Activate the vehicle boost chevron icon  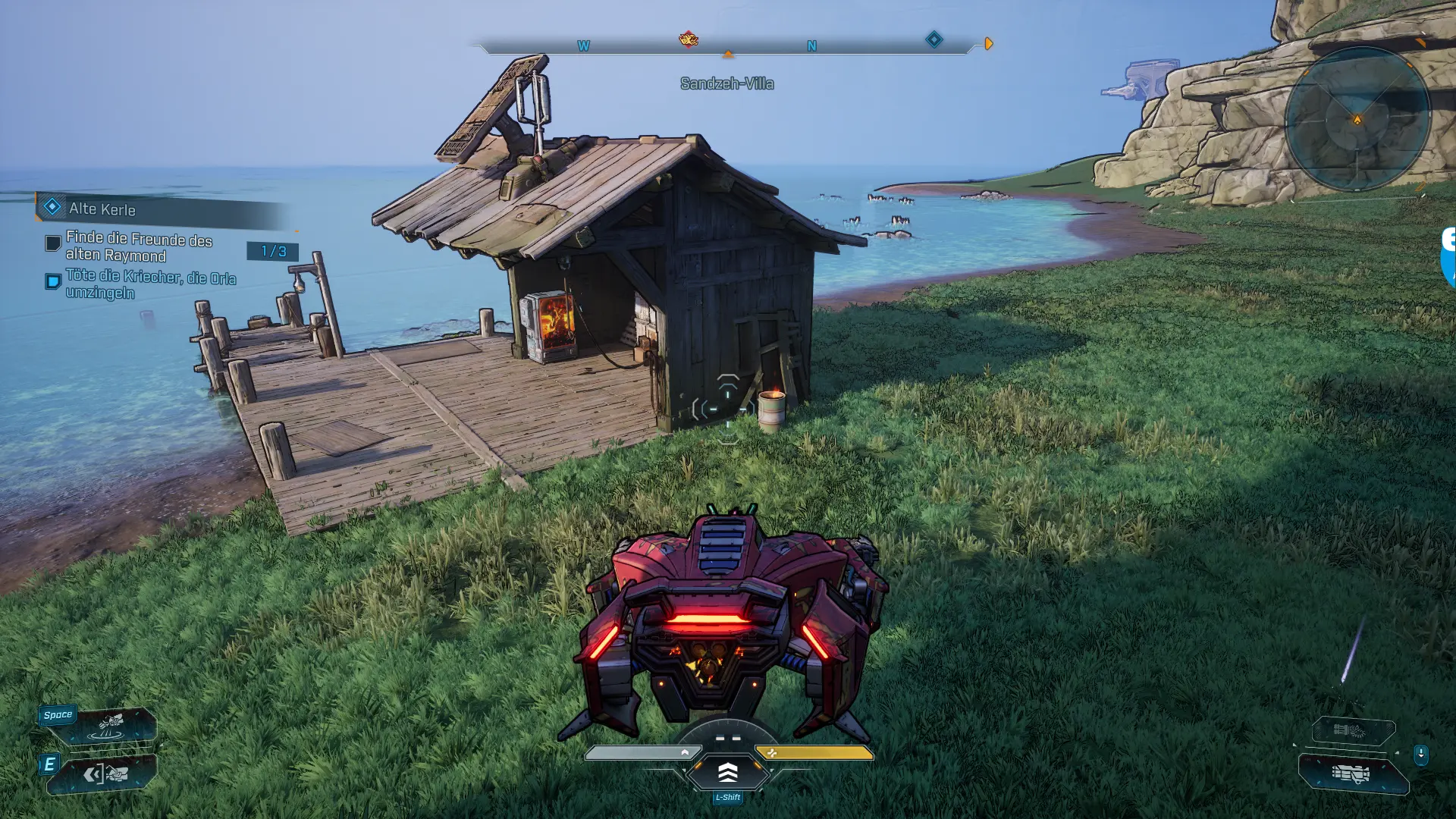pos(727,773)
